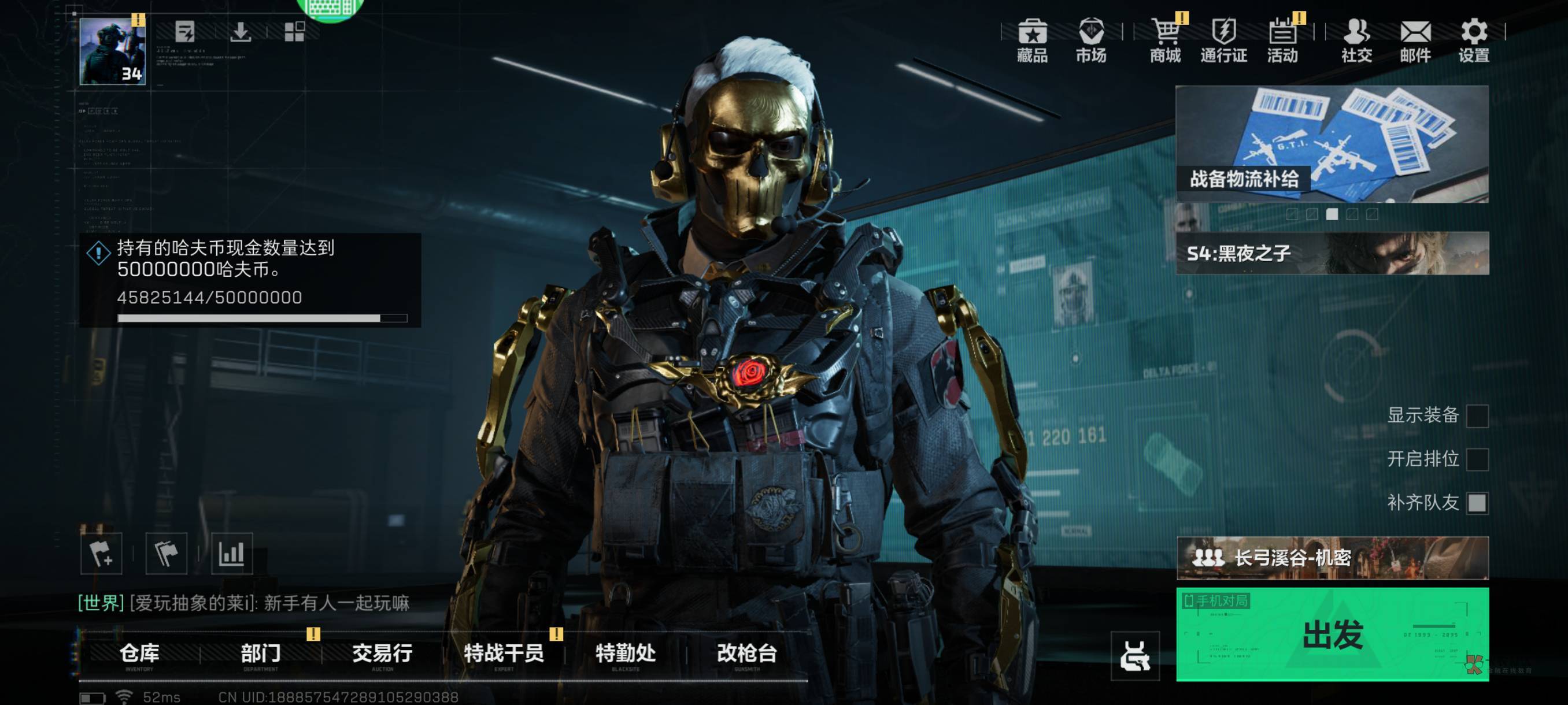This screenshot has width=1568, height=705.
Task: Open the 仓库 inventory tab
Action: [x=139, y=655]
